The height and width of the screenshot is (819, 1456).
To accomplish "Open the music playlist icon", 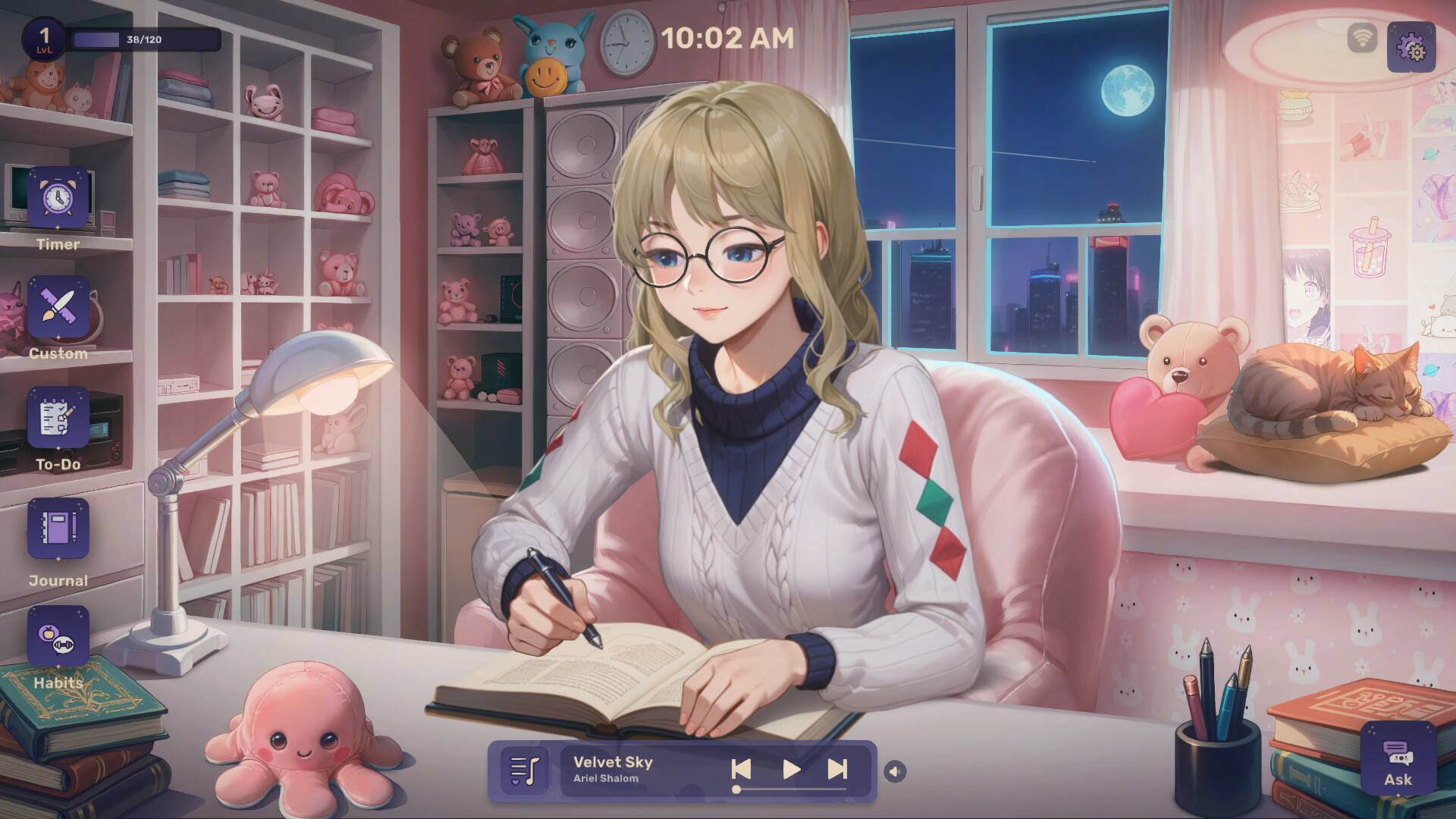I will 526,770.
